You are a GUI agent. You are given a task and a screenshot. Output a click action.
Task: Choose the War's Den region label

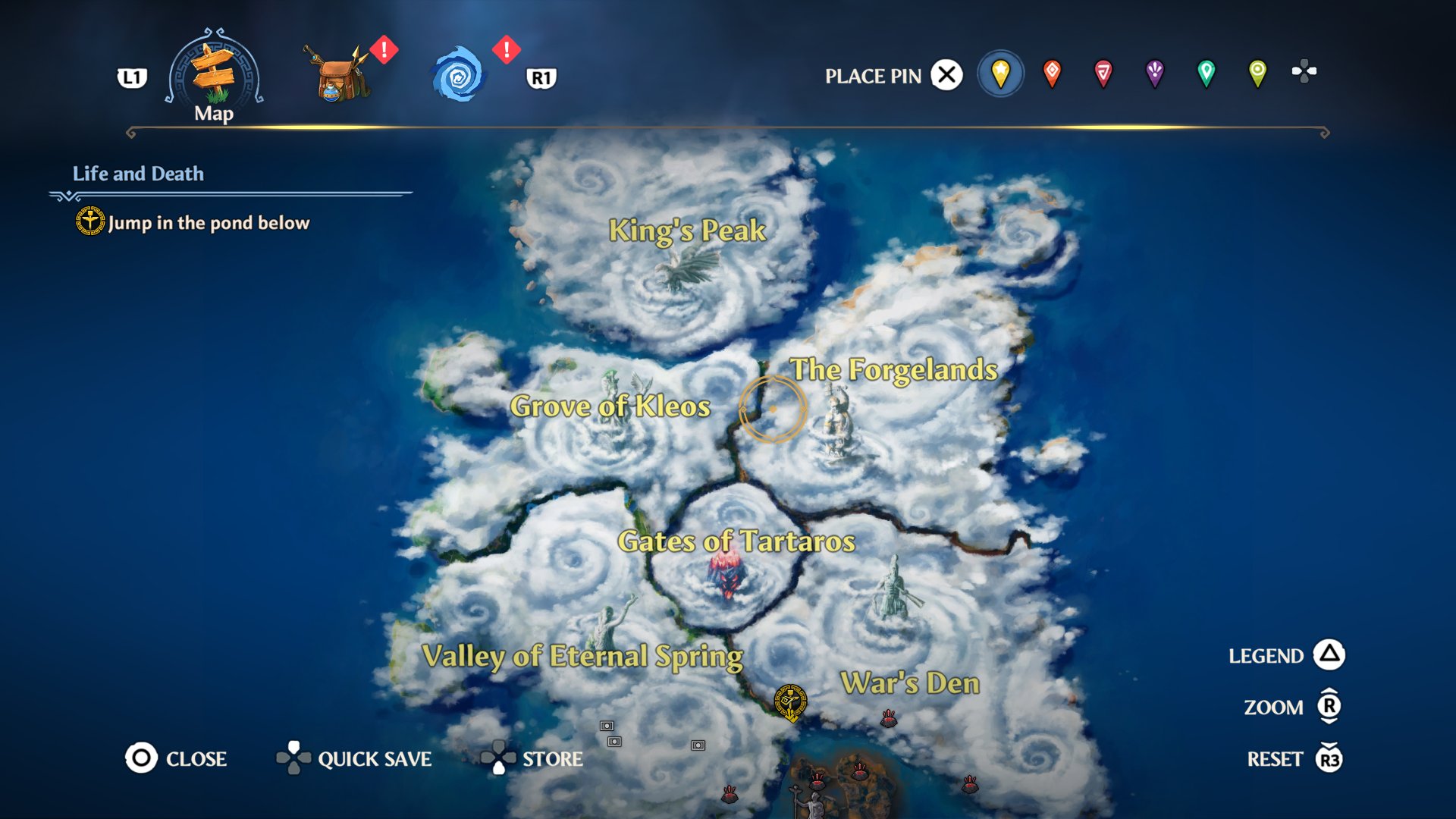(x=910, y=683)
